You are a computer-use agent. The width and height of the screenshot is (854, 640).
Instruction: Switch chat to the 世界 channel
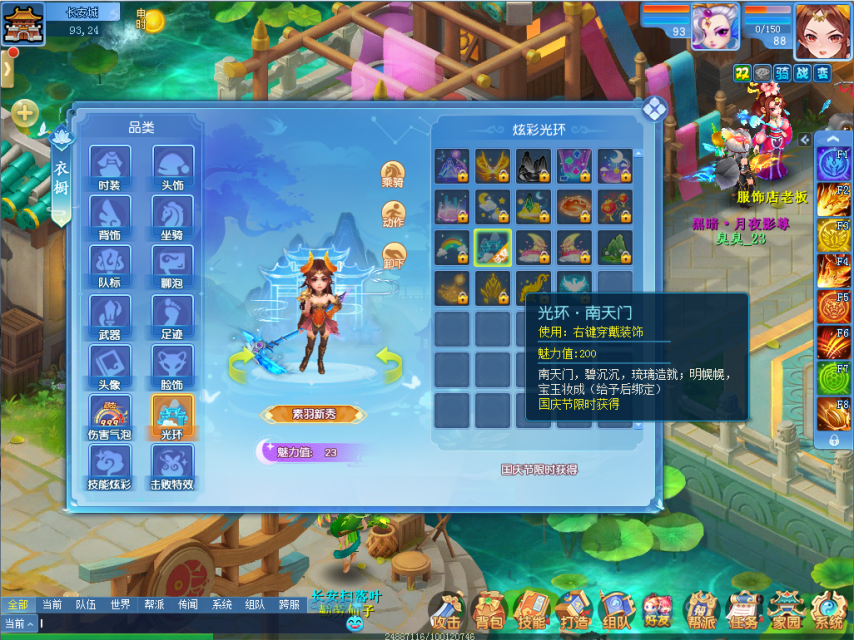tap(120, 604)
